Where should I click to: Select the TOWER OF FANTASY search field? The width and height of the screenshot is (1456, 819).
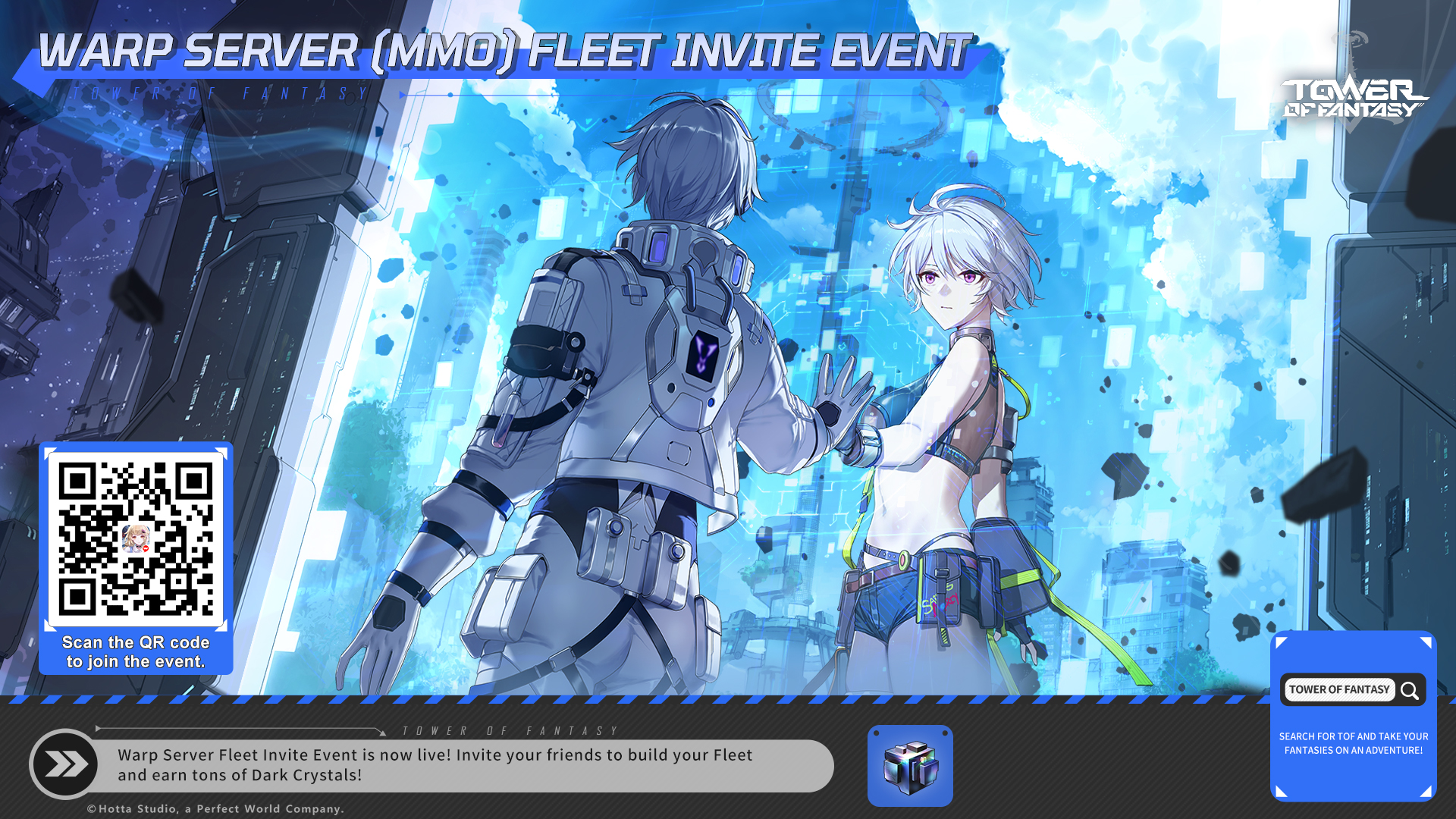pos(1339,690)
